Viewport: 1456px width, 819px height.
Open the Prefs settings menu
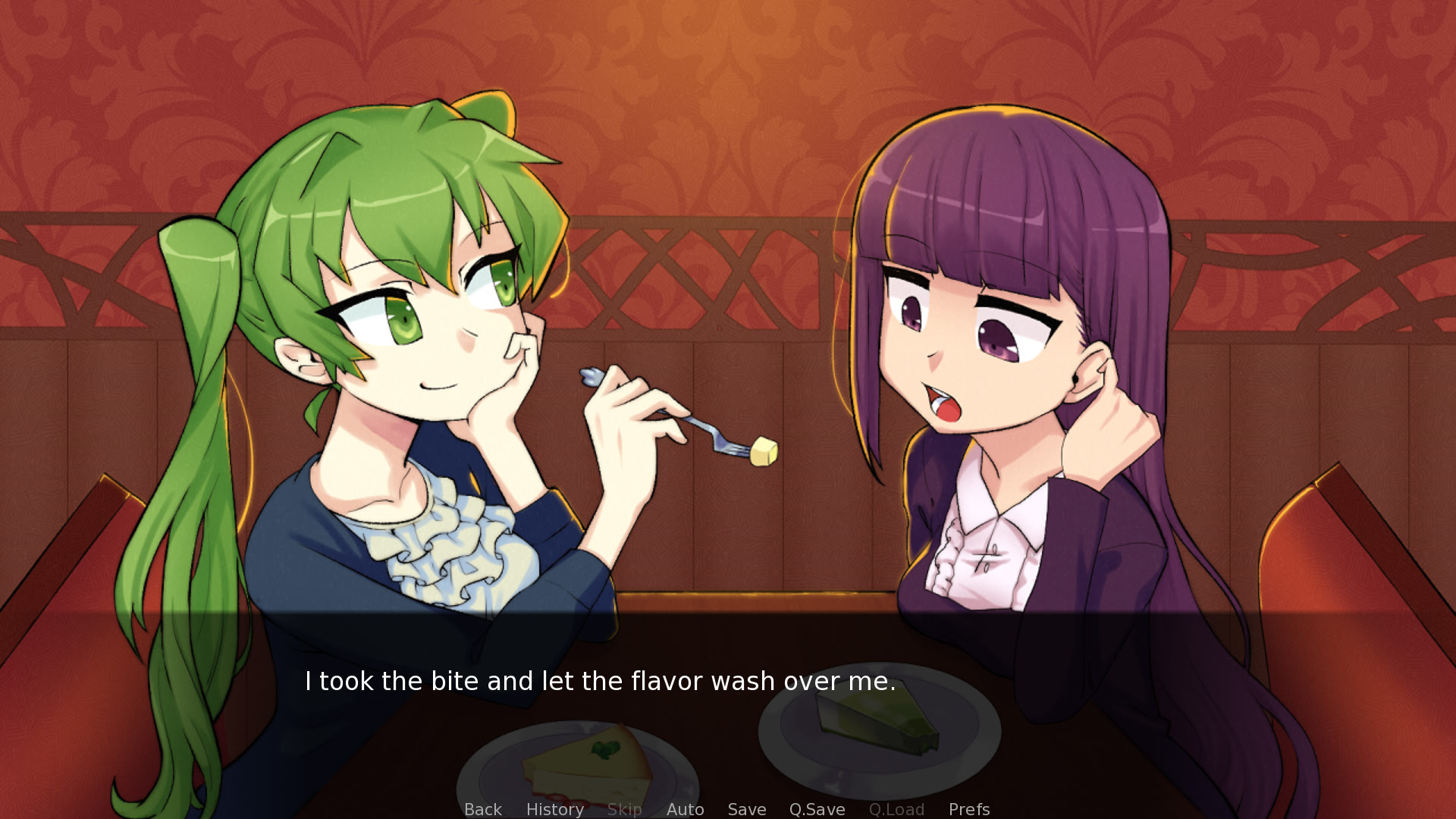pyautogui.click(x=969, y=809)
